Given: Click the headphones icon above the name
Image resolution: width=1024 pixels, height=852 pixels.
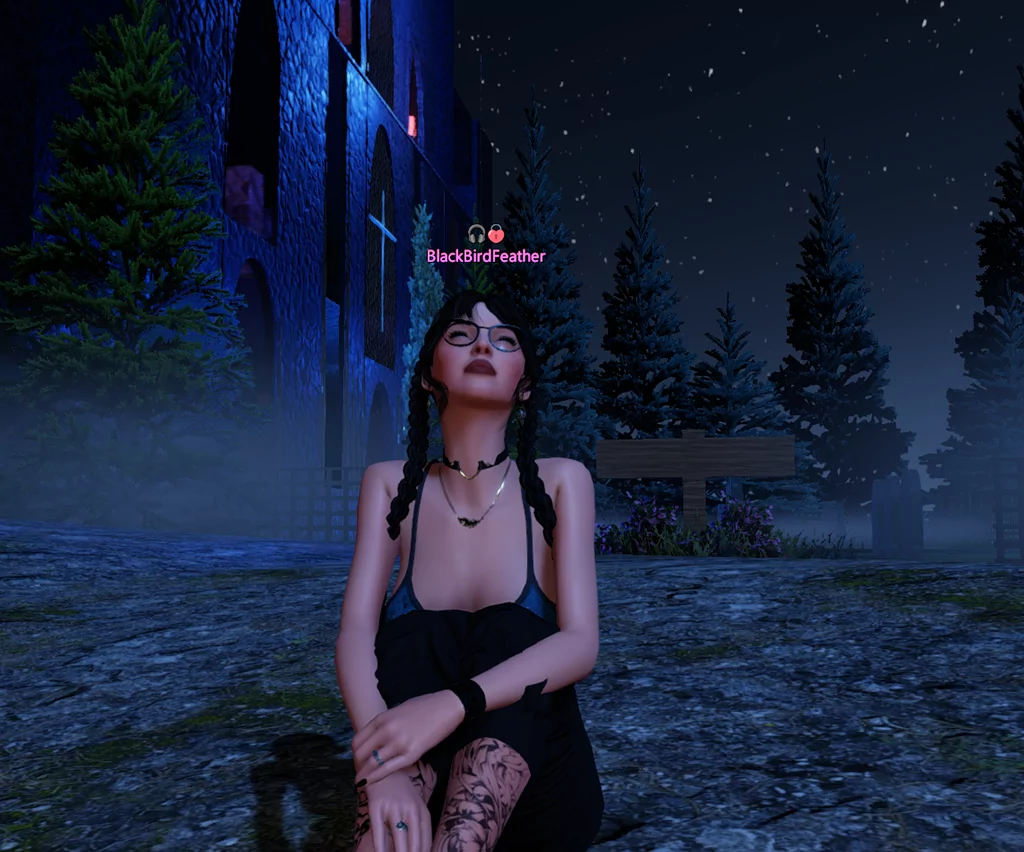Looking at the screenshot, I should (476, 235).
